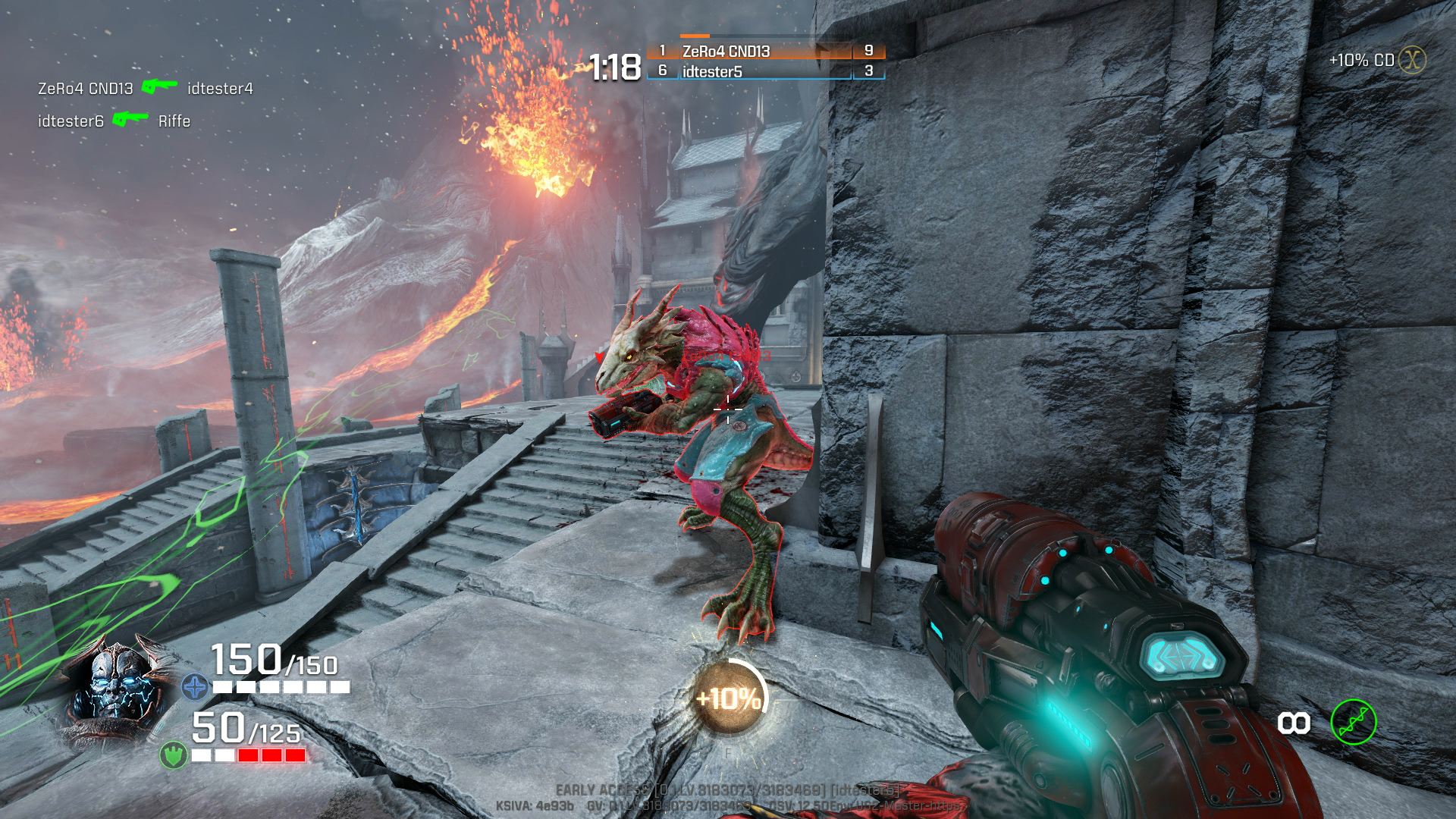Select the idtester5 scoreboard row

[764, 71]
